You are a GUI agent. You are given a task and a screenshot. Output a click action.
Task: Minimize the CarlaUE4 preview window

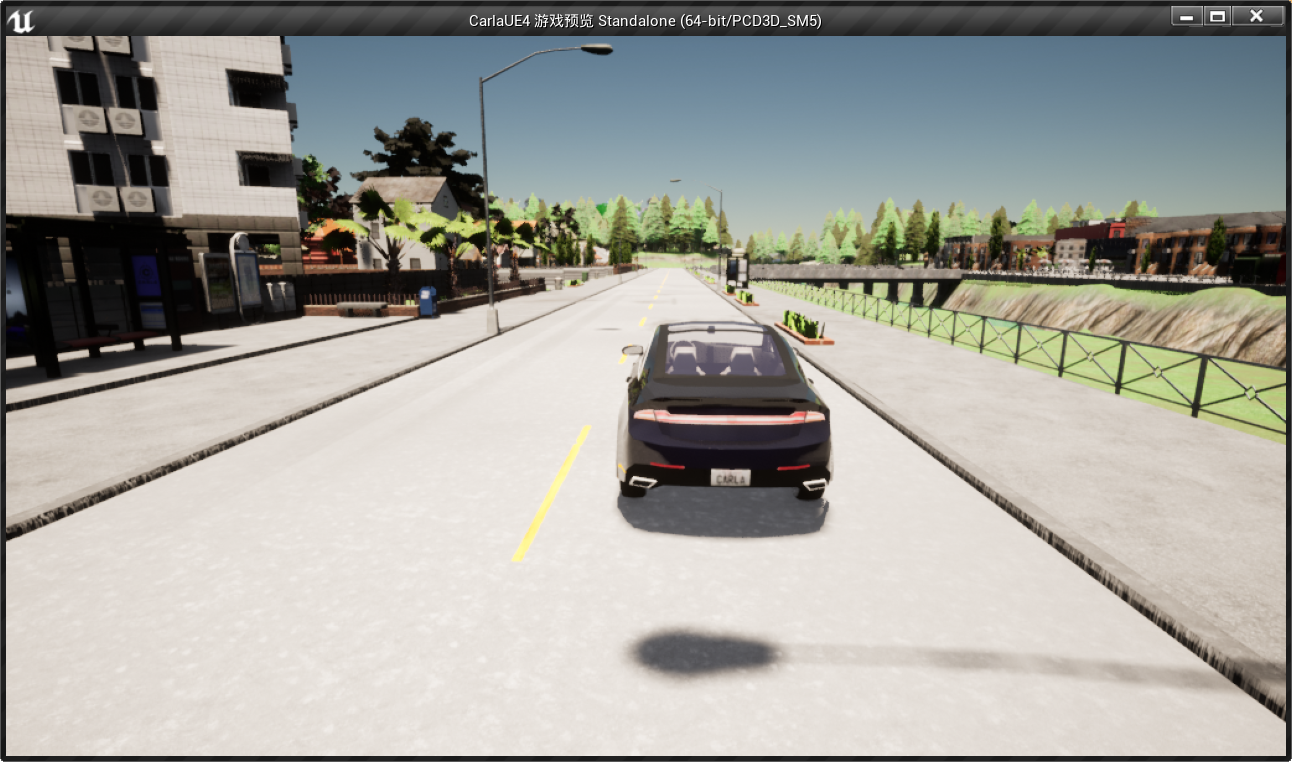[1185, 16]
